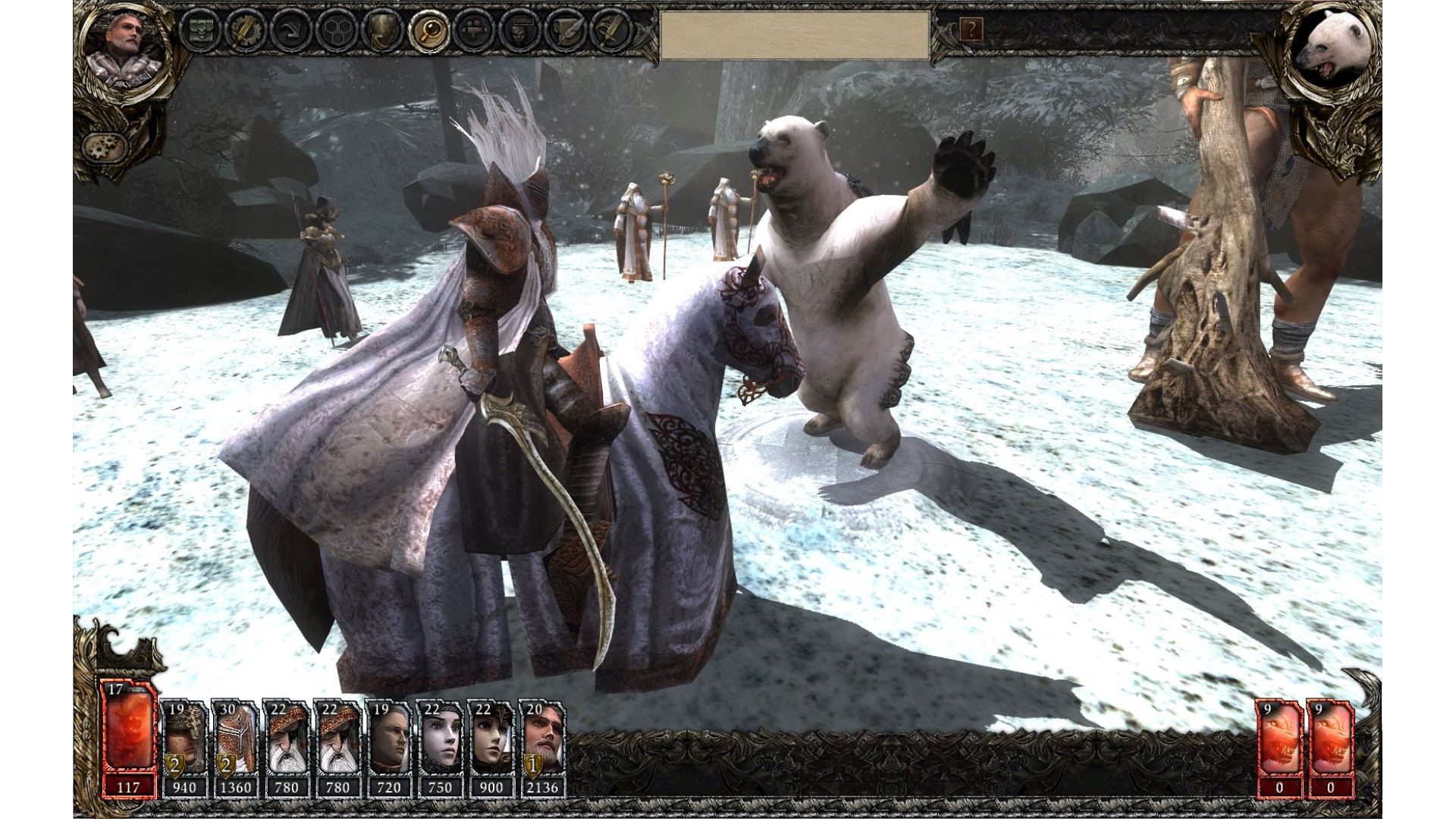Click the polar bear enemy portrait
The image size is (1456, 819).
tap(1333, 49)
